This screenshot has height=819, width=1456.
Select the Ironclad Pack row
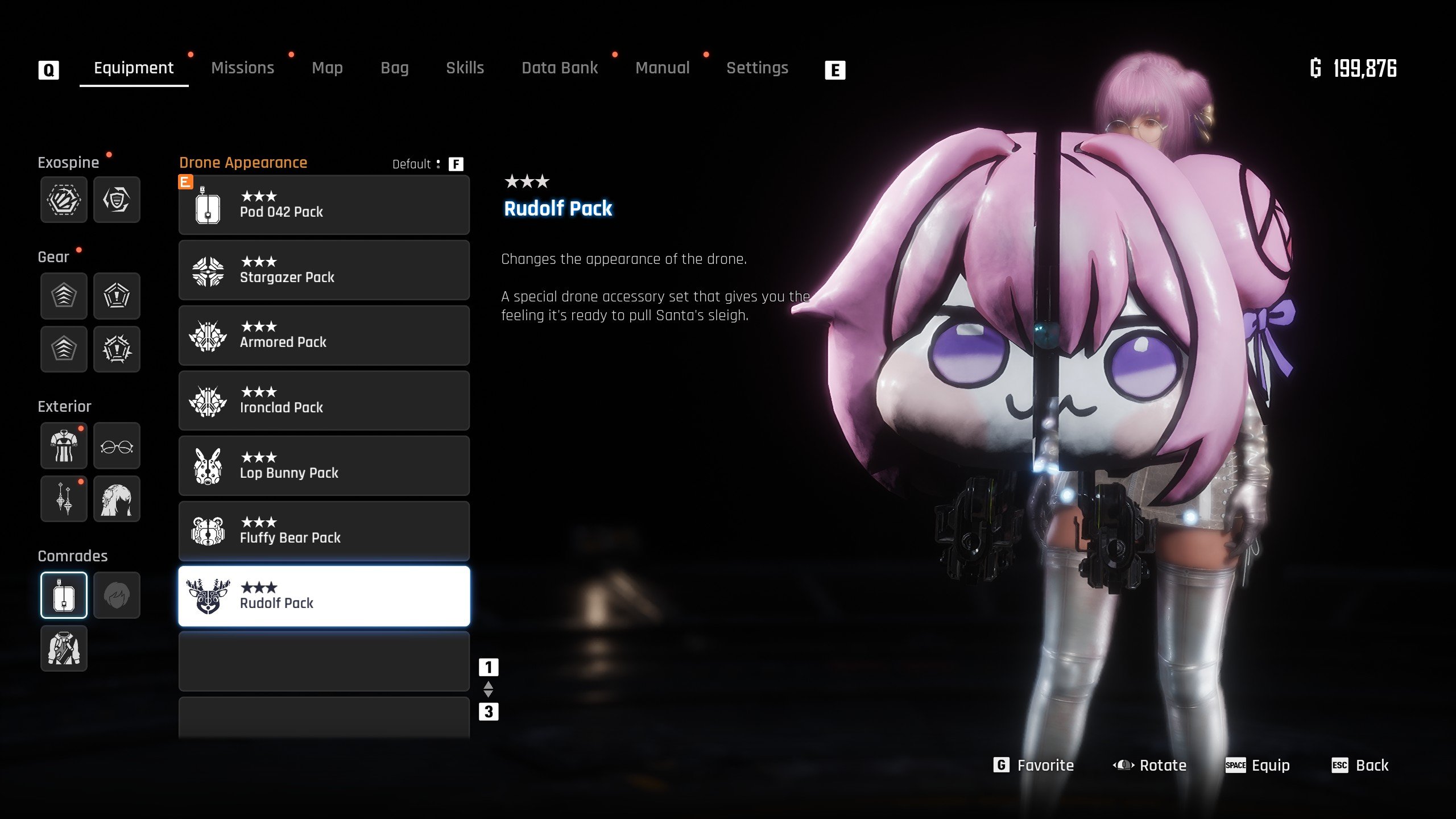[x=324, y=401]
